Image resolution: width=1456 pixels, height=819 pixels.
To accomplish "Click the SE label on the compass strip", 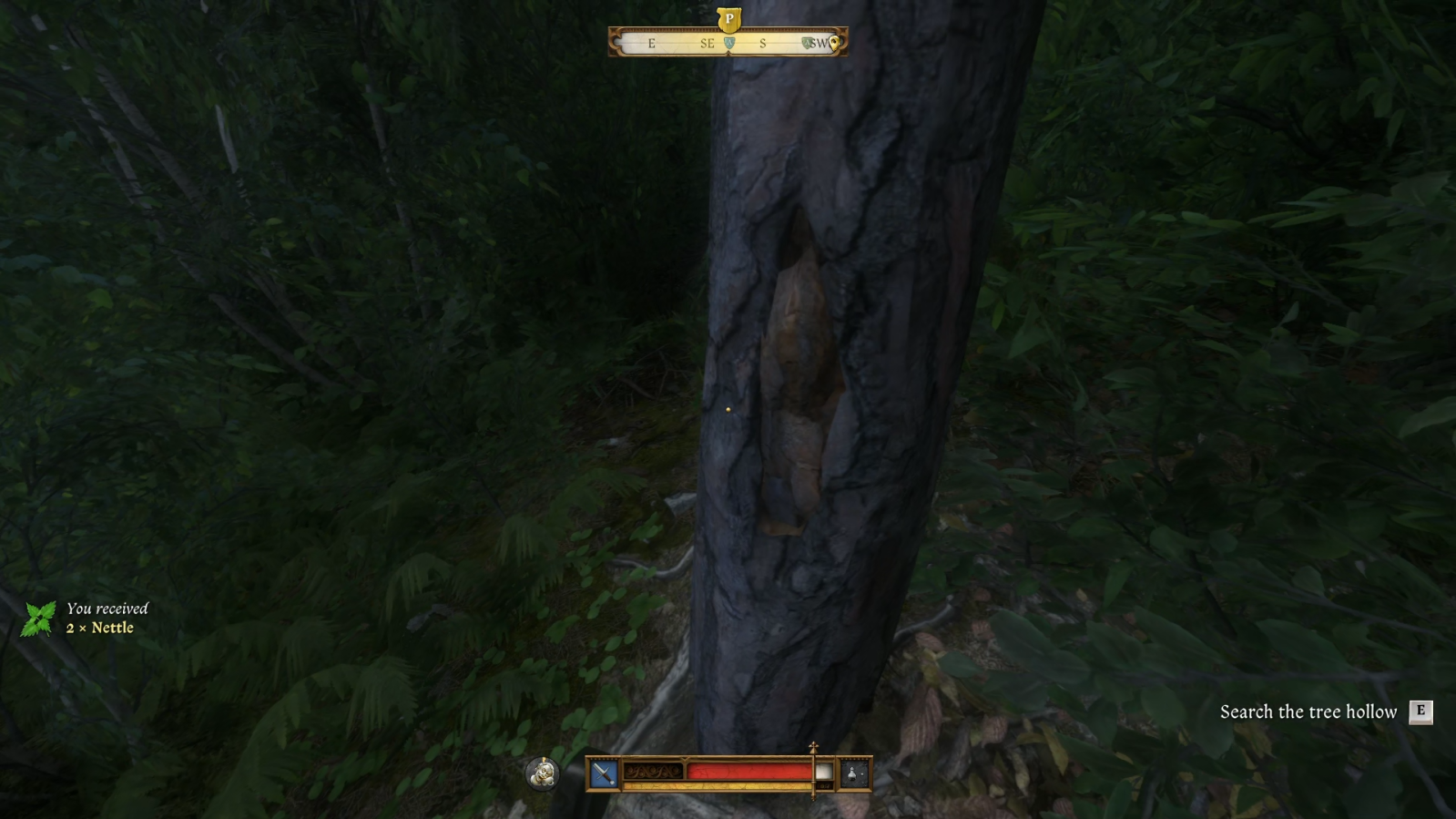I will pyautogui.click(x=707, y=43).
